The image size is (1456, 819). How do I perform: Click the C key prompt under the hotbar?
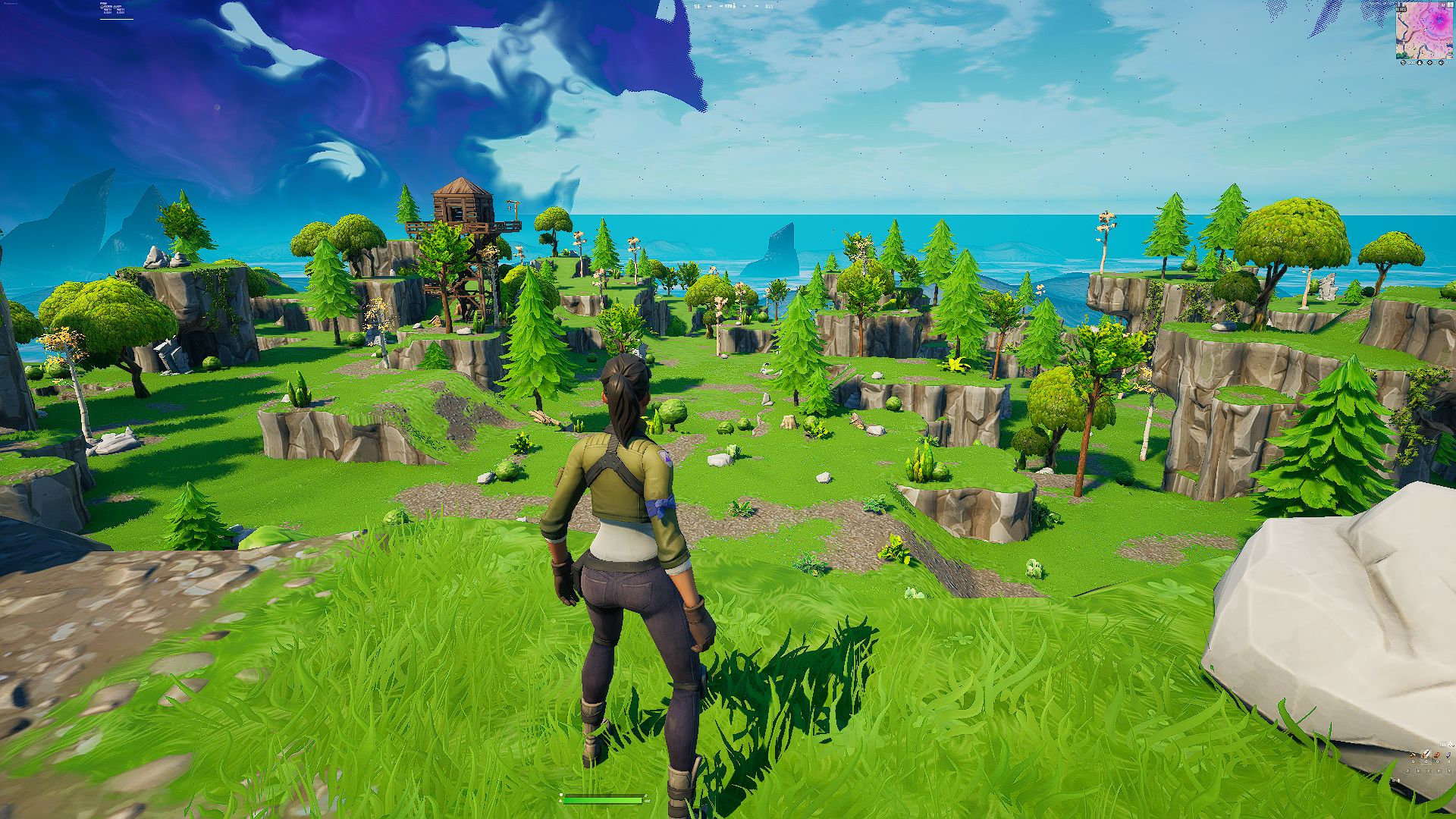coord(1429,771)
